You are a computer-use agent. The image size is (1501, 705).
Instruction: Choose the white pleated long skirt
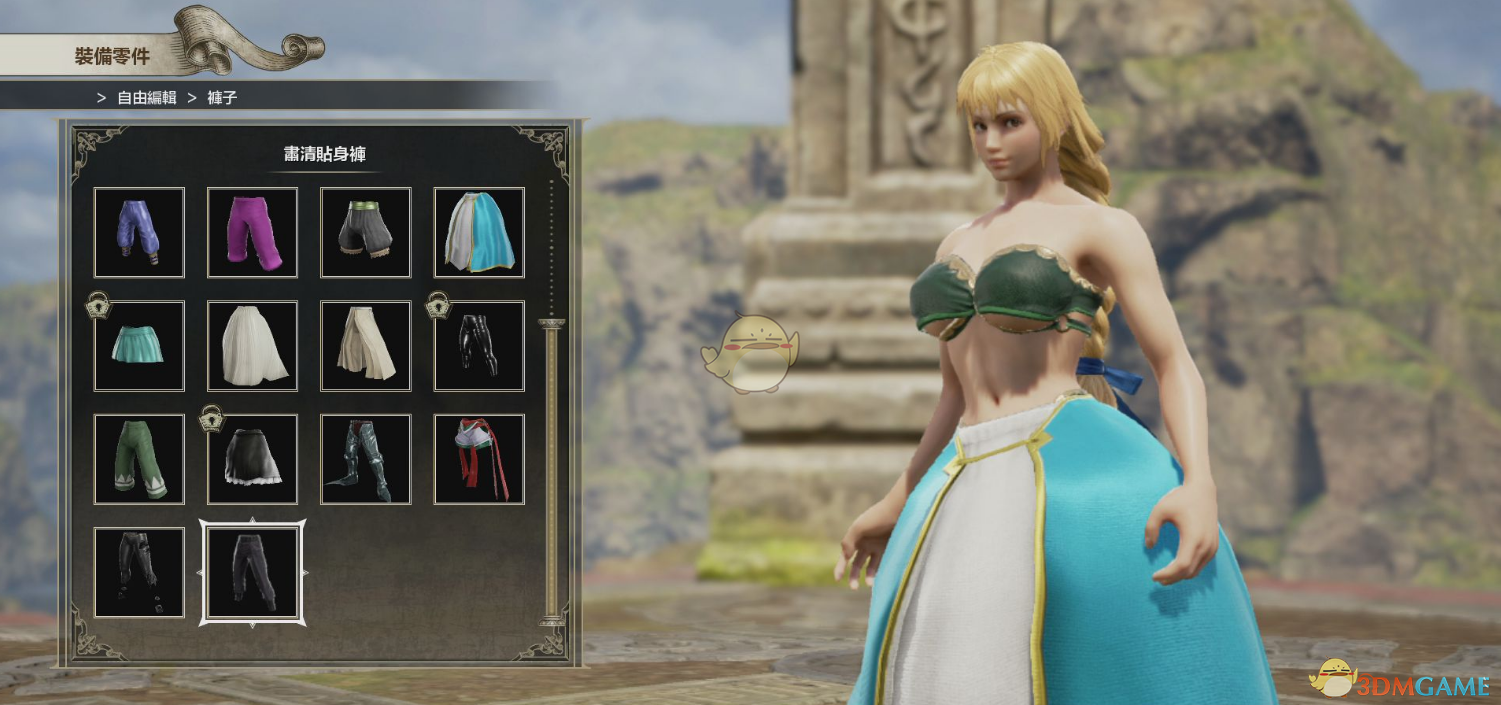(252, 345)
